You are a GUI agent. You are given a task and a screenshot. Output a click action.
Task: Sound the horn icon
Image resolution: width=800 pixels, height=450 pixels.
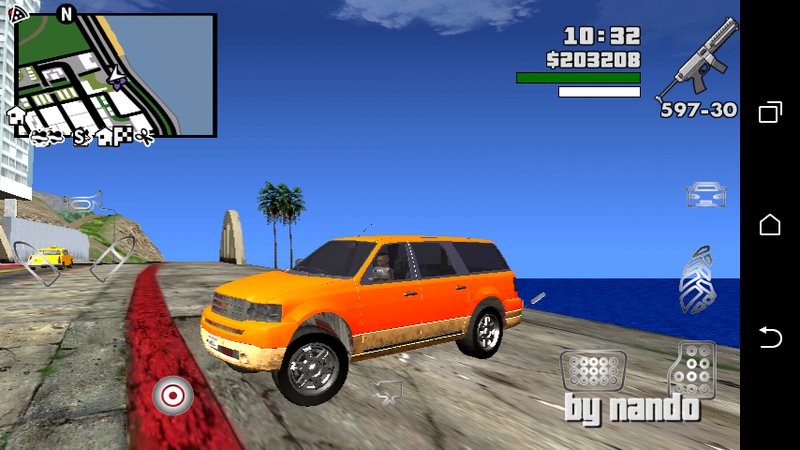[82, 203]
